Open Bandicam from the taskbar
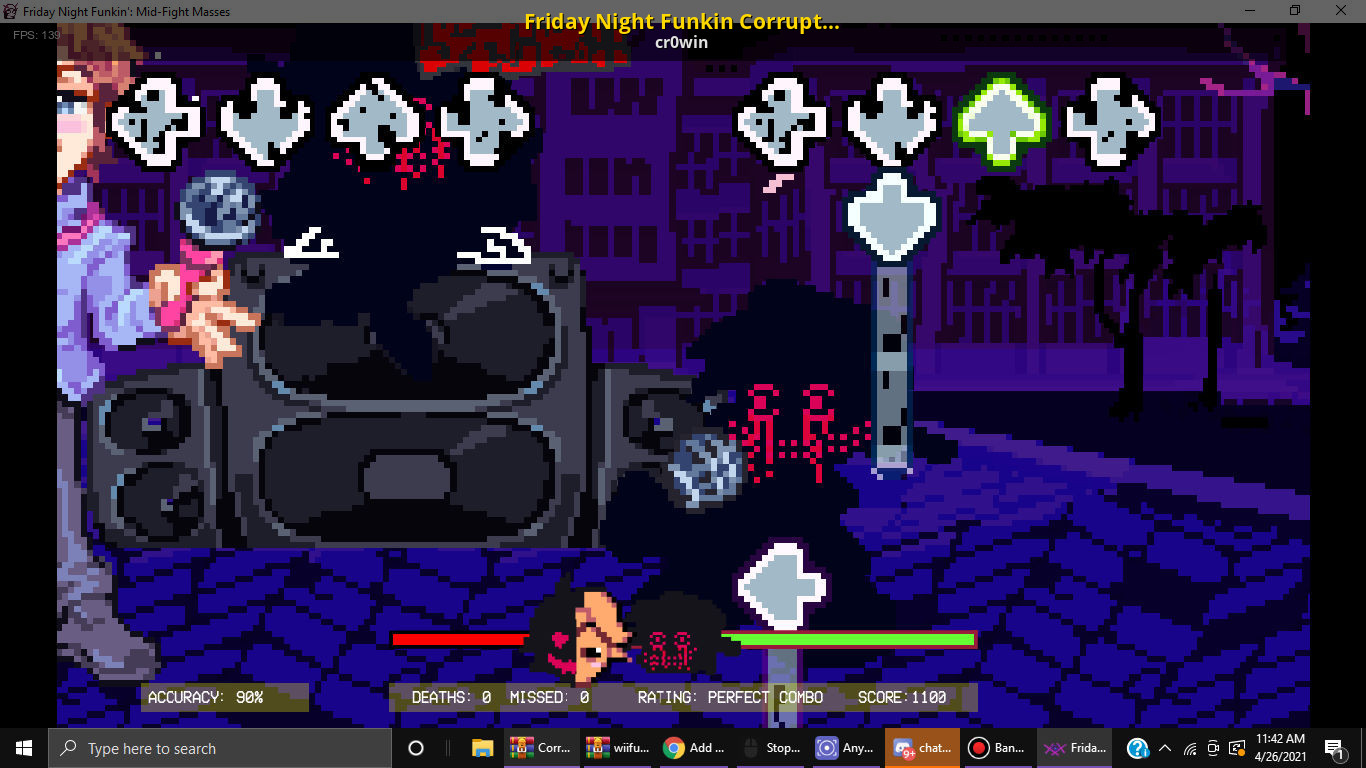 coord(997,747)
